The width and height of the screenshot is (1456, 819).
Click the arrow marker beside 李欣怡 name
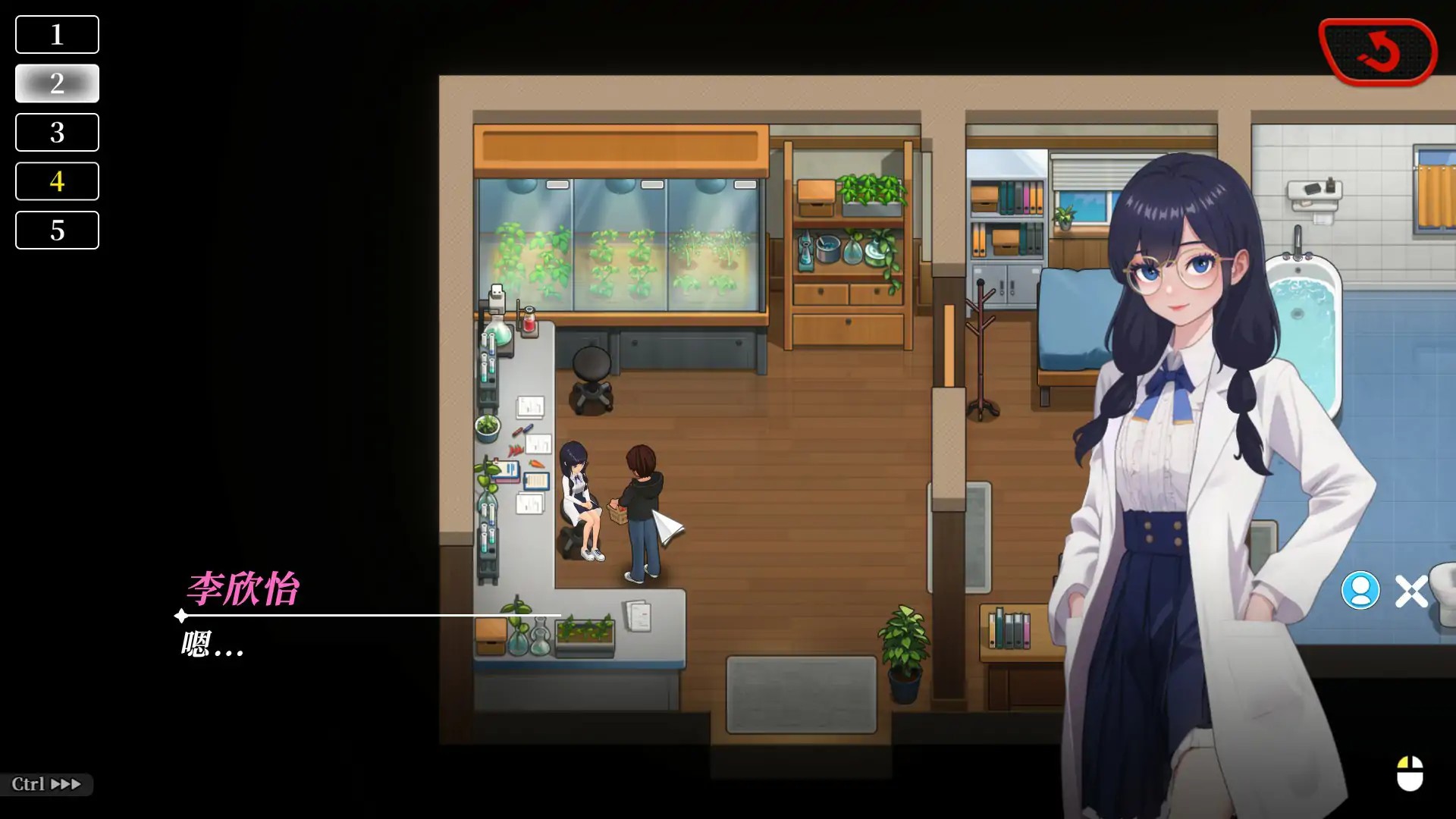[x=180, y=616]
